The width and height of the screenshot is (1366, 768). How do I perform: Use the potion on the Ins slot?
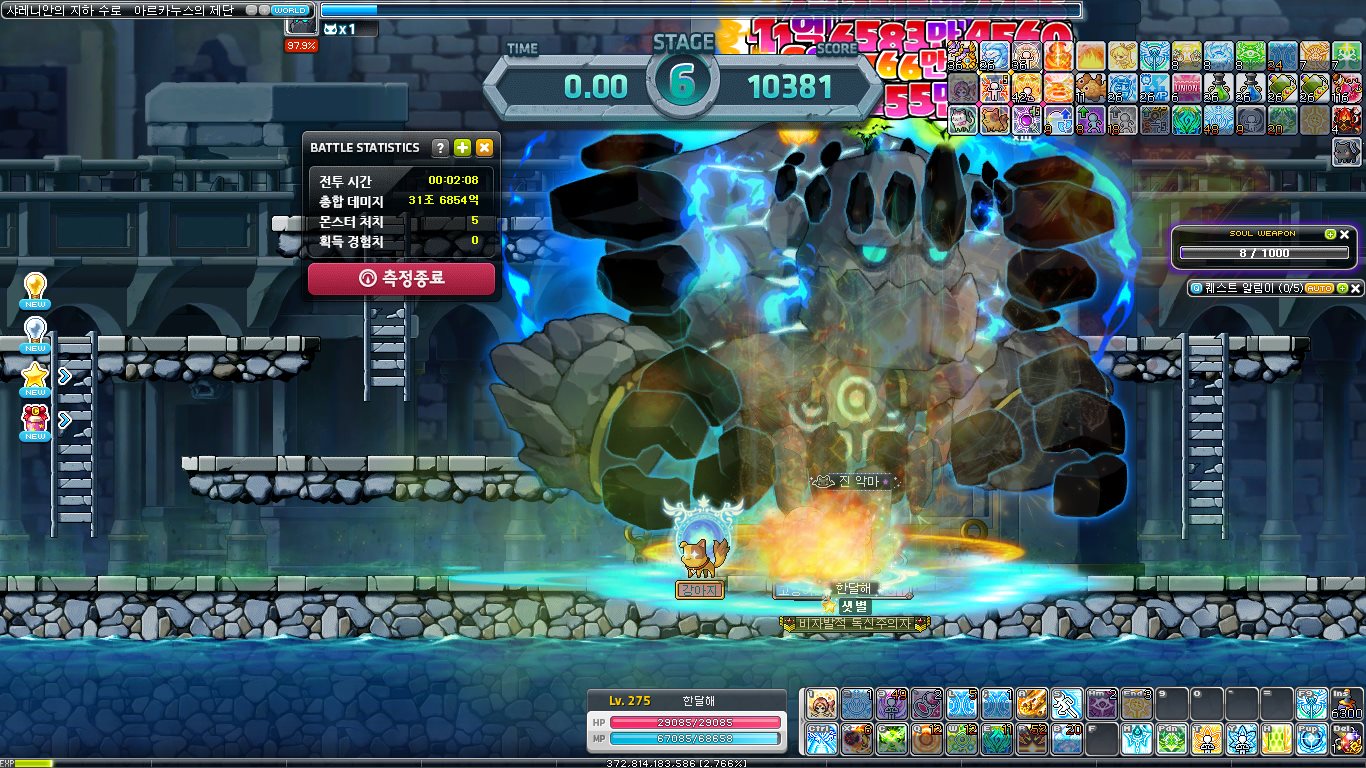(1347, 704)
